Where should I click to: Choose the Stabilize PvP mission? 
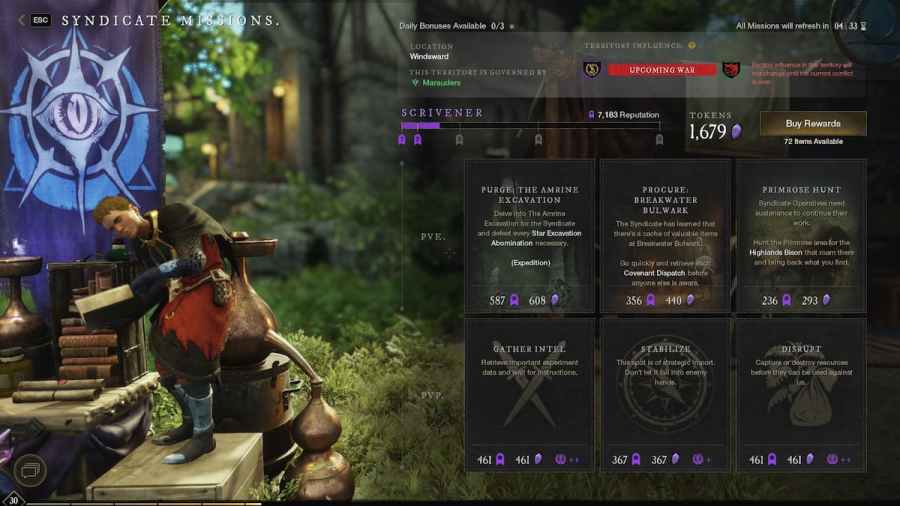(x=665, y=394)
